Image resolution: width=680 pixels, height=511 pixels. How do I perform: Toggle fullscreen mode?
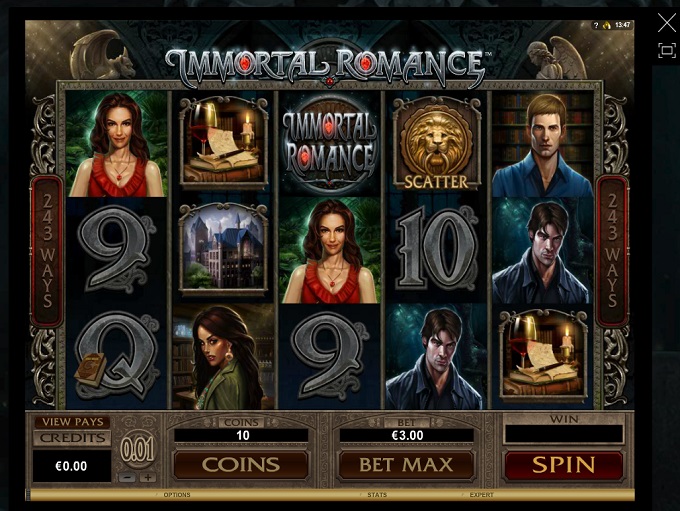click(667, 50)
